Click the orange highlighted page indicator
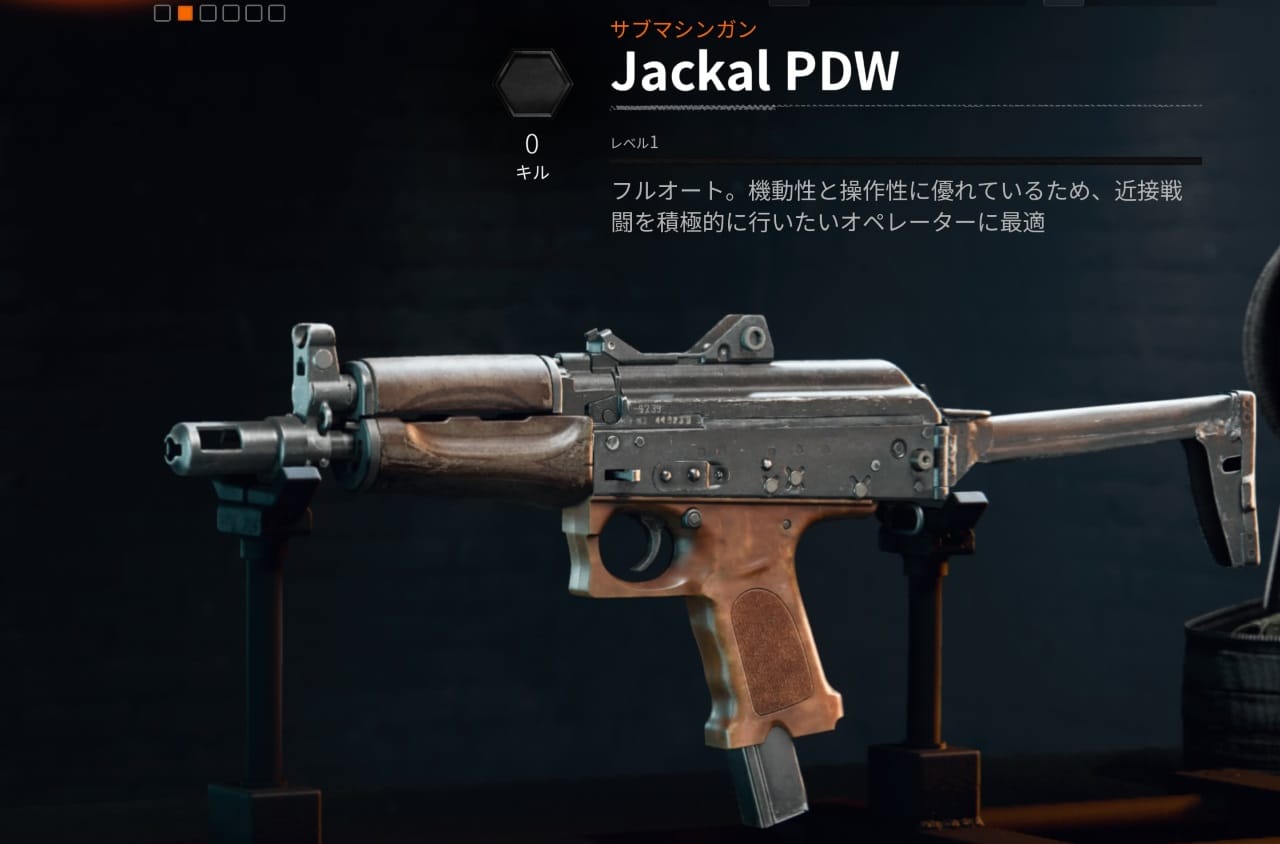Viewport: 1280px width, 844px height. (x=185, y=13)
